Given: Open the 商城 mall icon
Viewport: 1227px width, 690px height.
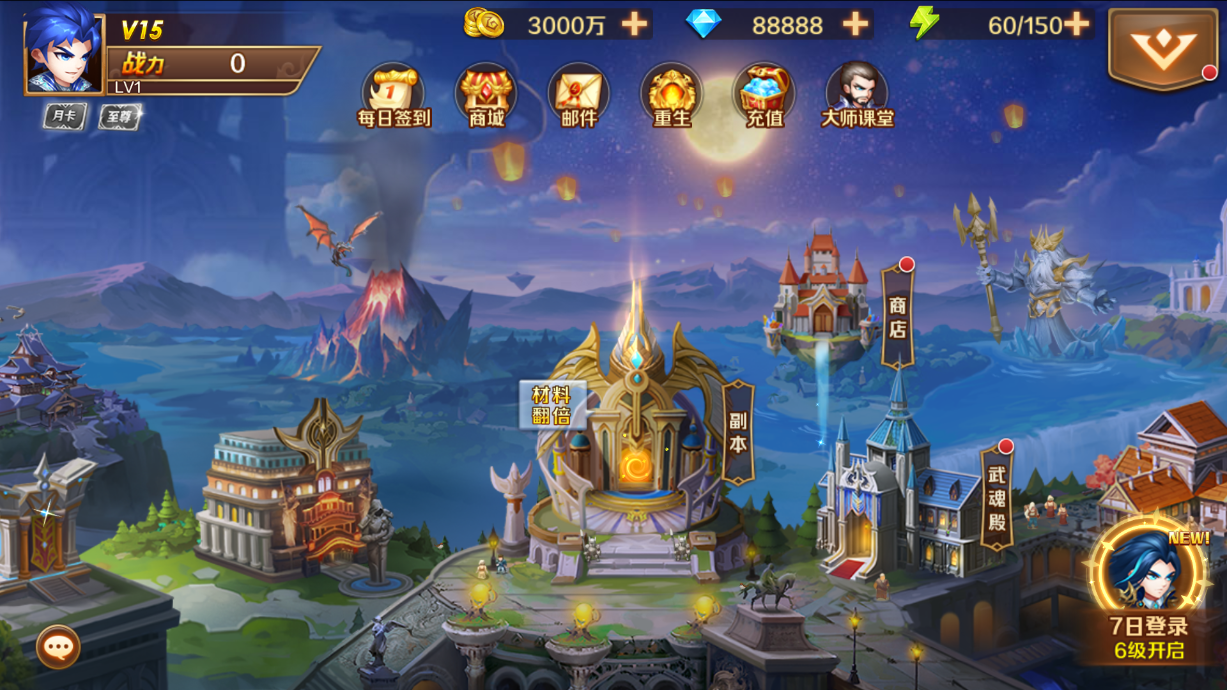Looking at the screenshot, I should click(x=486, y=96).
